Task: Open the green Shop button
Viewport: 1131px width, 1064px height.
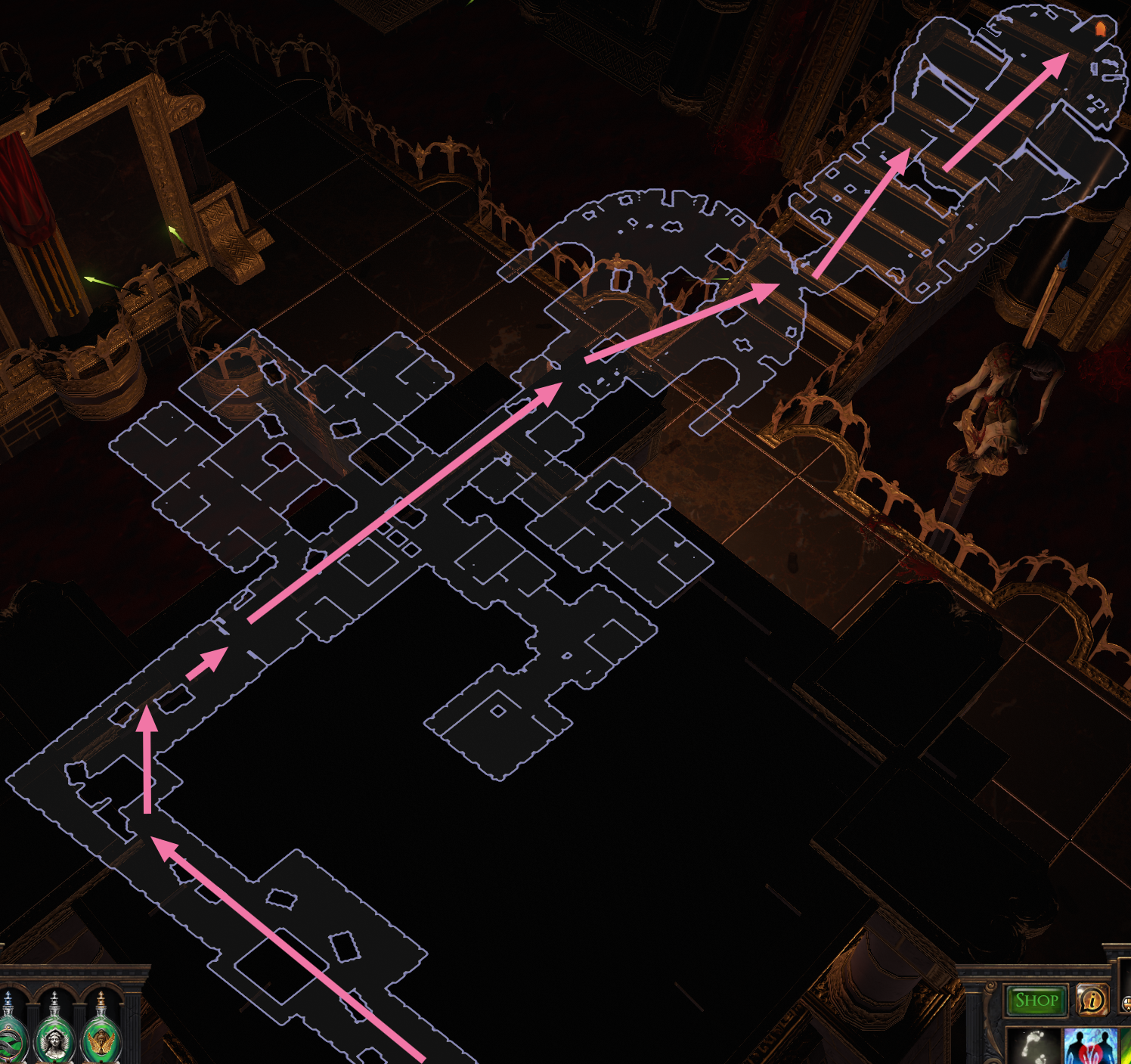Action: [1036, 1000]
